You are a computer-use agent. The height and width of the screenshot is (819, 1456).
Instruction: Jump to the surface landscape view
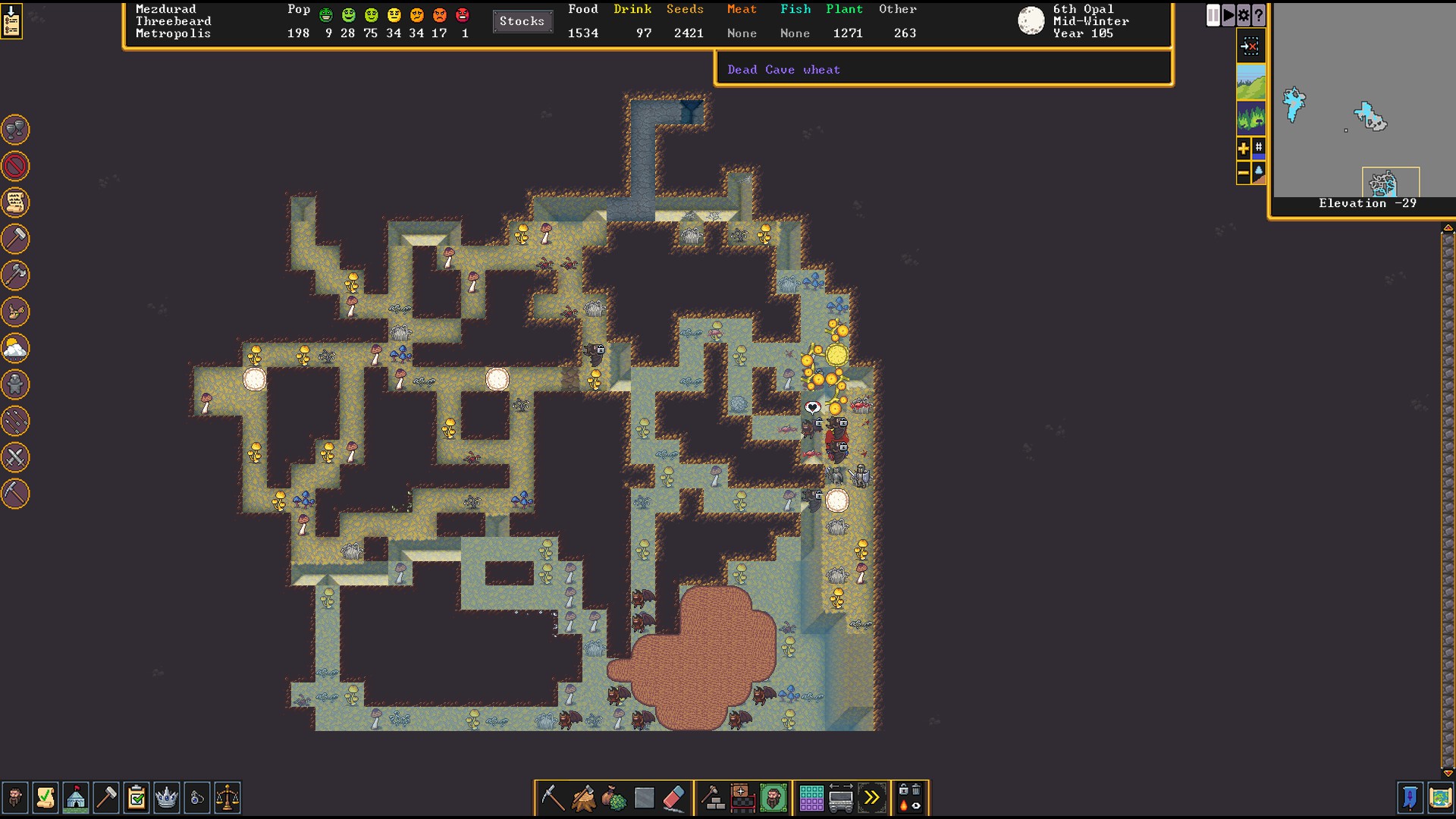[1250, 82]
